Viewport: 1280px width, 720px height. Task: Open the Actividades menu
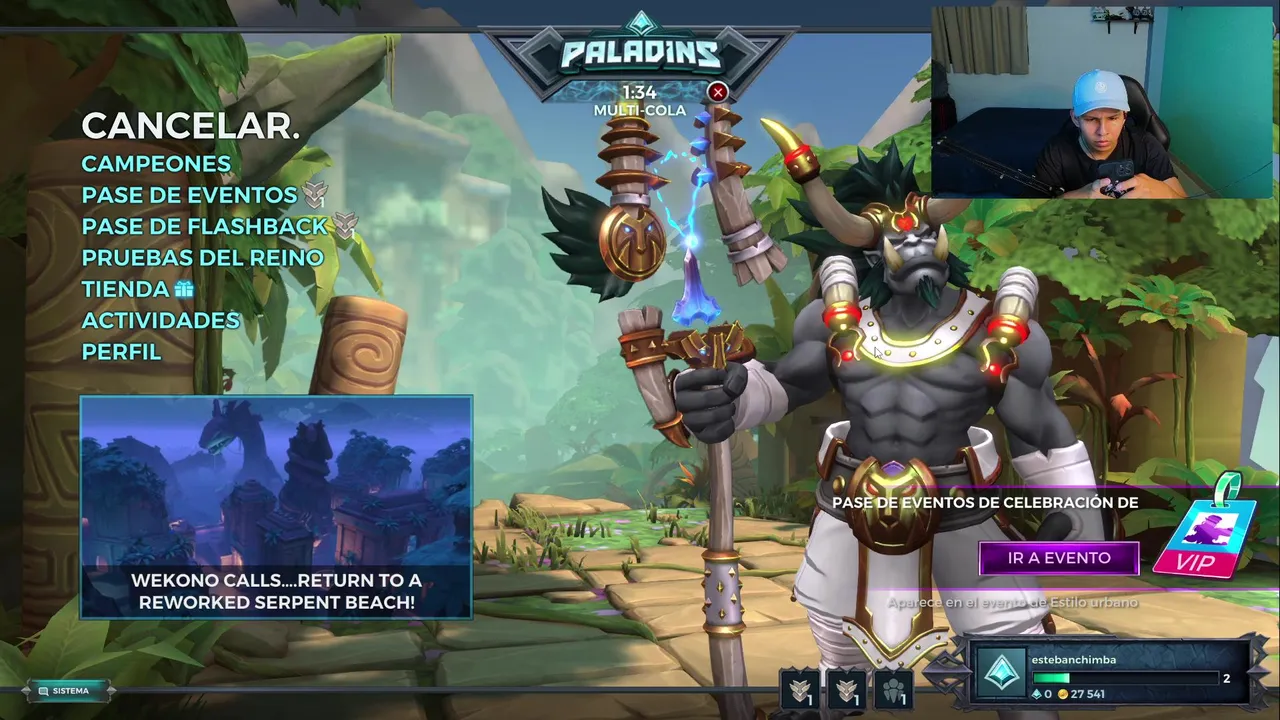coord(160,320)
